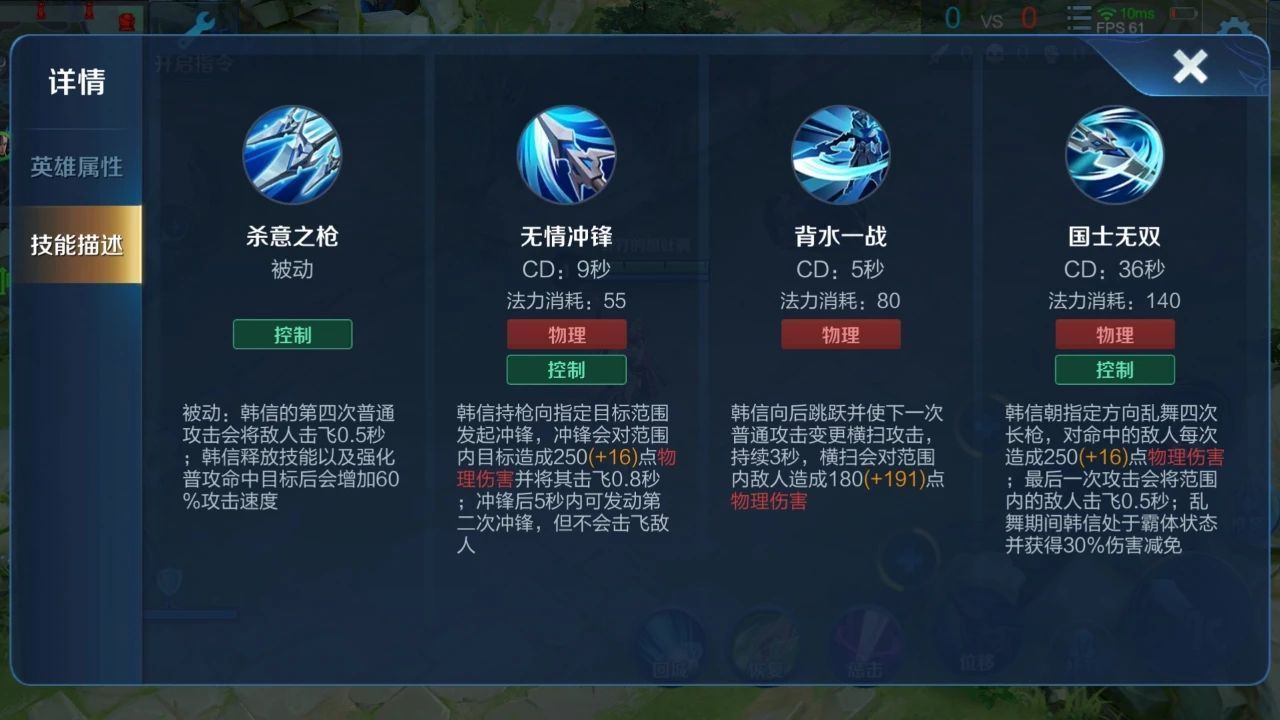This screenshot has width=1280, height=720.
Task: Click the green 控制 tag under 杀意之枪
Action: point(293,334)
